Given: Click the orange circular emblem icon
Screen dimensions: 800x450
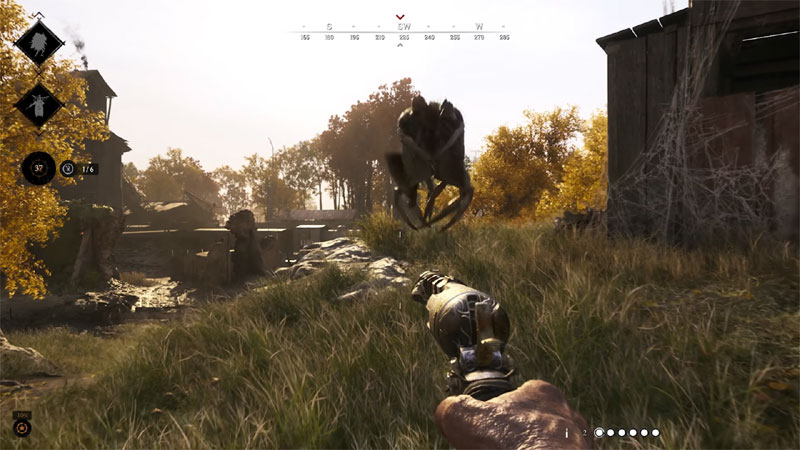Looking at the screenshot, I should 21,428.
